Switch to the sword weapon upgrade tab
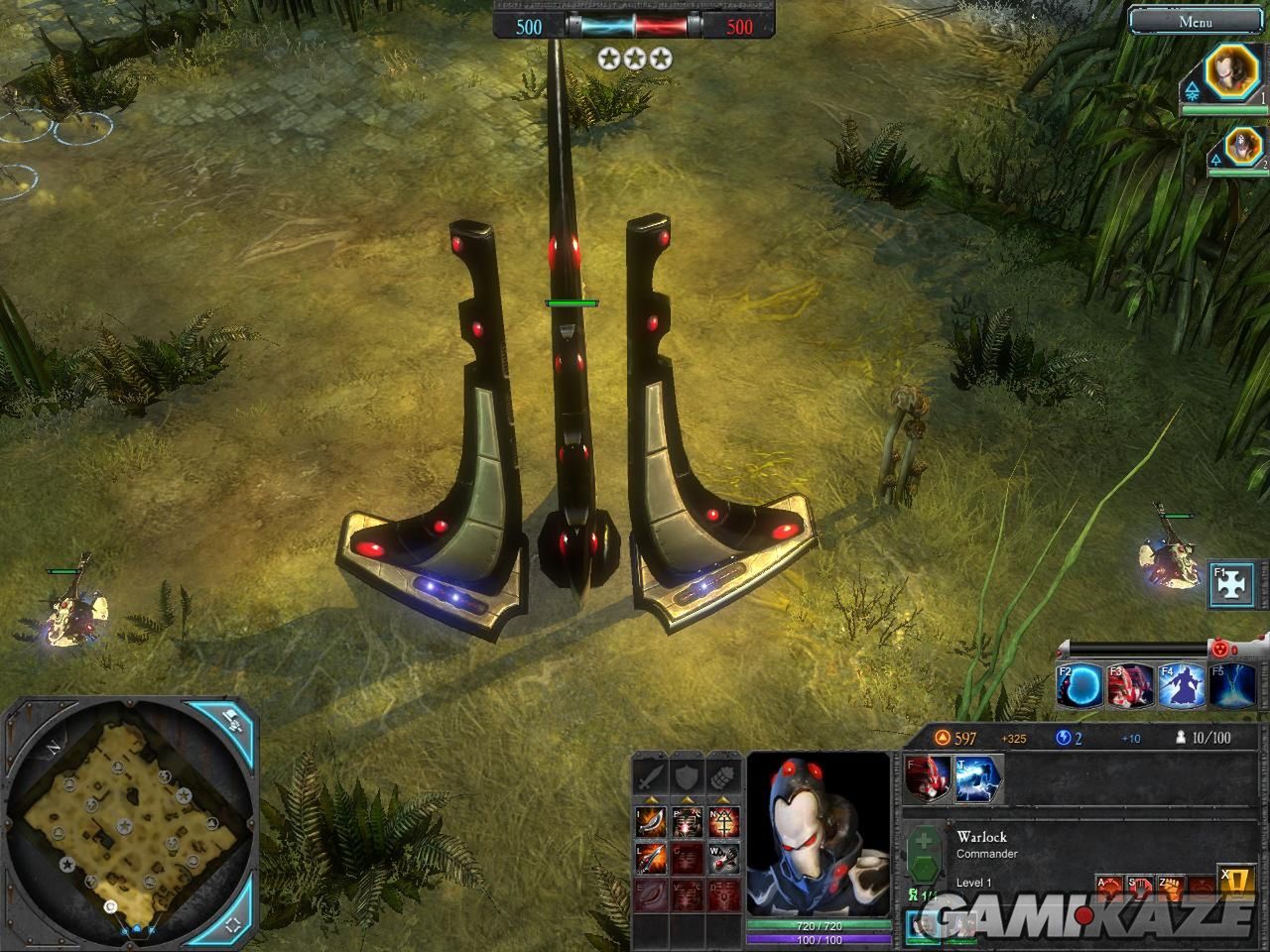The width and height of the screenshot is (1270, 952). coord(651,776)
